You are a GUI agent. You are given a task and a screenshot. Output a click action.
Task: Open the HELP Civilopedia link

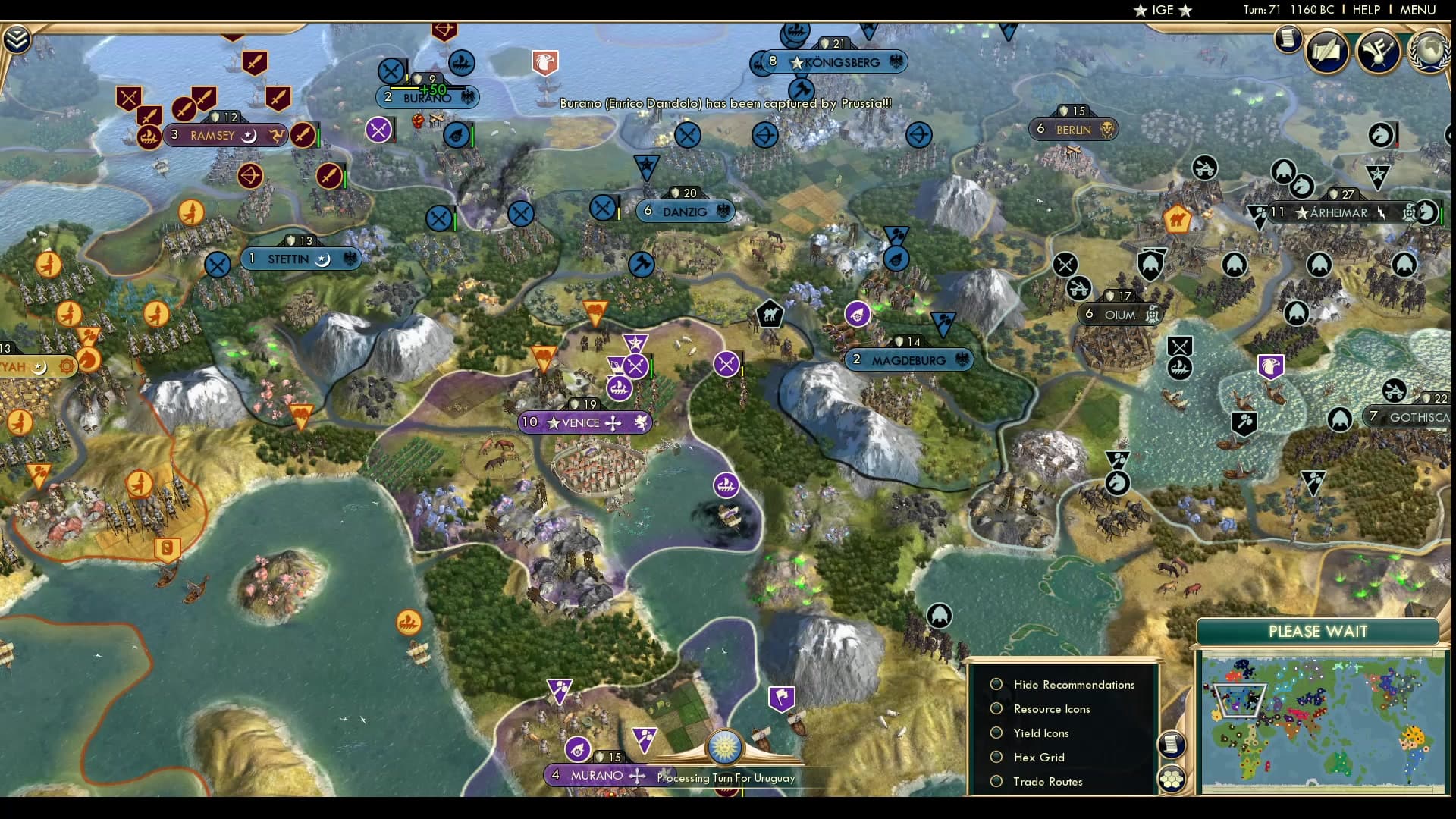[x=1366, y=10]
